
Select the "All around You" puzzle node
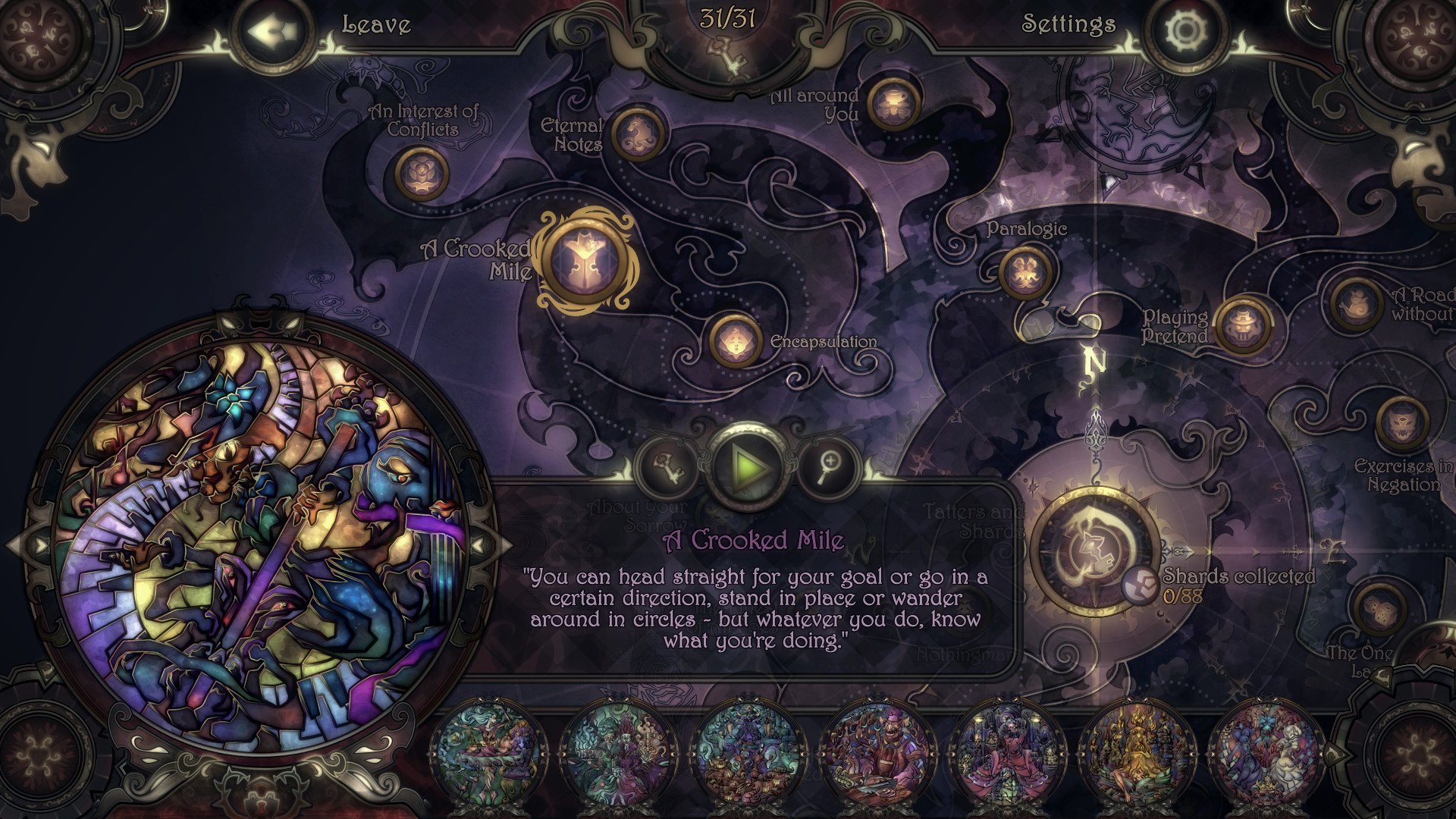tap(893, 103)
